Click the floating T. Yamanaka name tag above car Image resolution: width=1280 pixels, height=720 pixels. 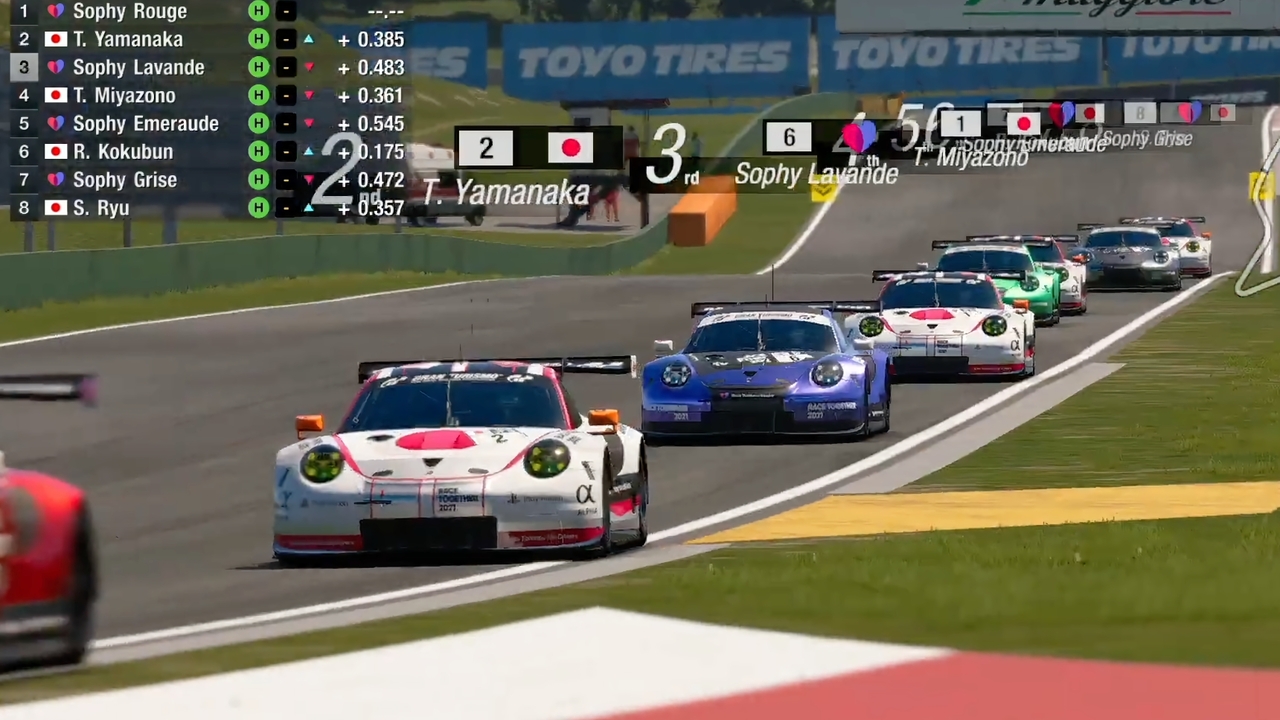coord(508,192)
